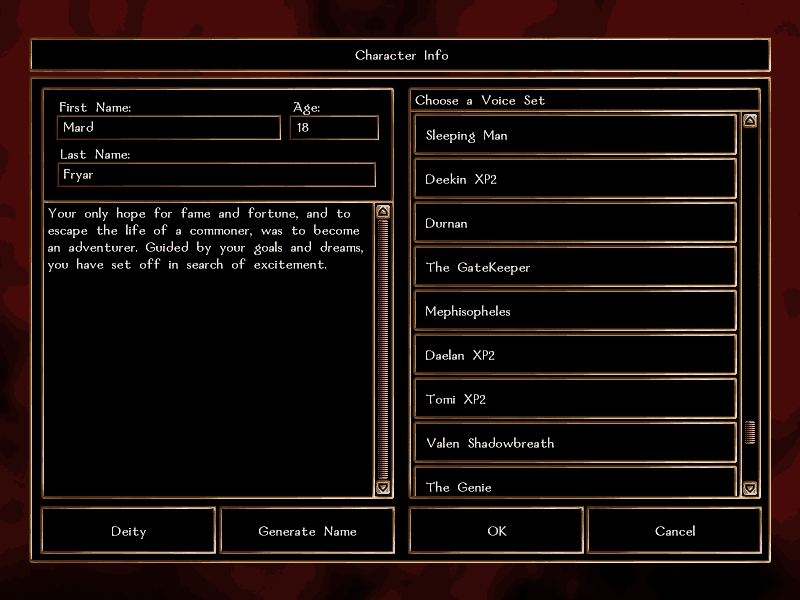The height and width of the screenshot is (600, 800).
Task: Confirm character info with OK
Action: [496, 531]
